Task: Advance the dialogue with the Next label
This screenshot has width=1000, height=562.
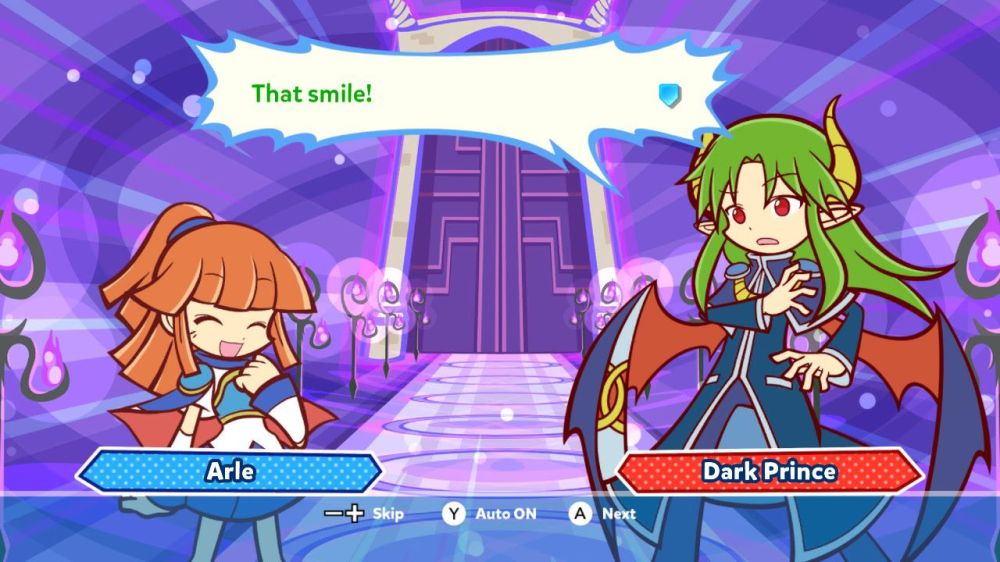Action: click(x=618, y=514)
